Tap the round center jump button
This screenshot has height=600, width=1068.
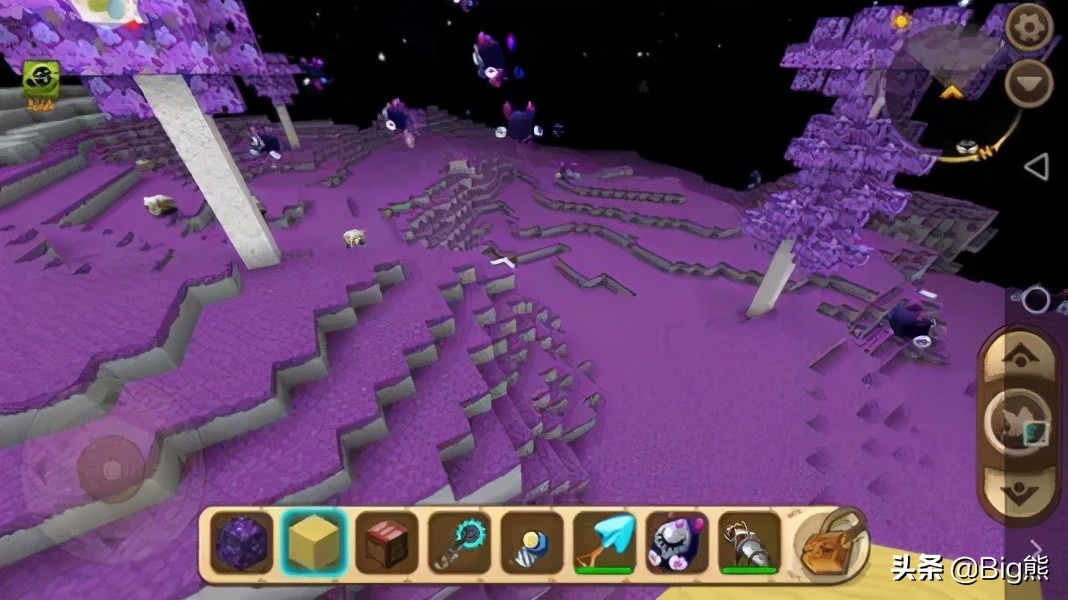click(1018, 422)
